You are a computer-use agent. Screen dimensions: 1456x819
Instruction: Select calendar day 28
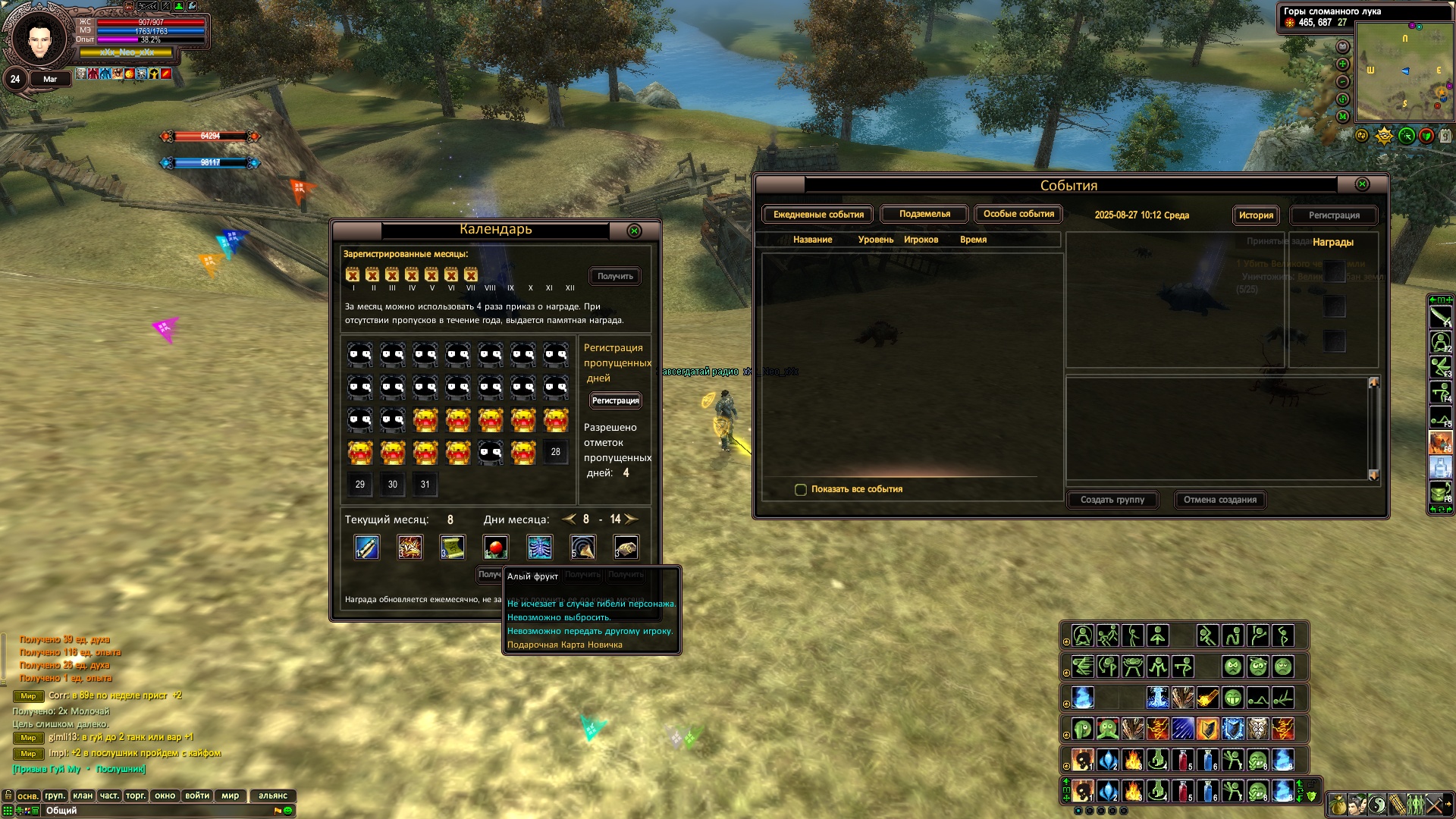(556, 452)
